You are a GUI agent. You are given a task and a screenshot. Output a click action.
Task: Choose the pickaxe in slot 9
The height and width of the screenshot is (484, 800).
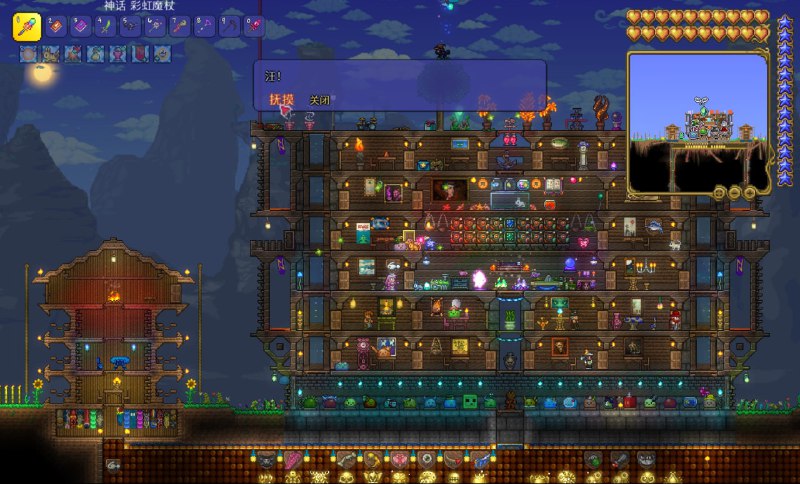tap(229, 27)
